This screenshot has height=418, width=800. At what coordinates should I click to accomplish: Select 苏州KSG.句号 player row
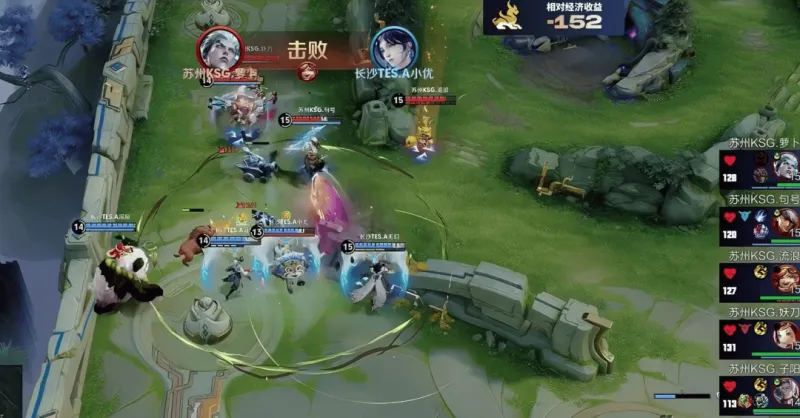pyautogui.click(x=761, y=221)
